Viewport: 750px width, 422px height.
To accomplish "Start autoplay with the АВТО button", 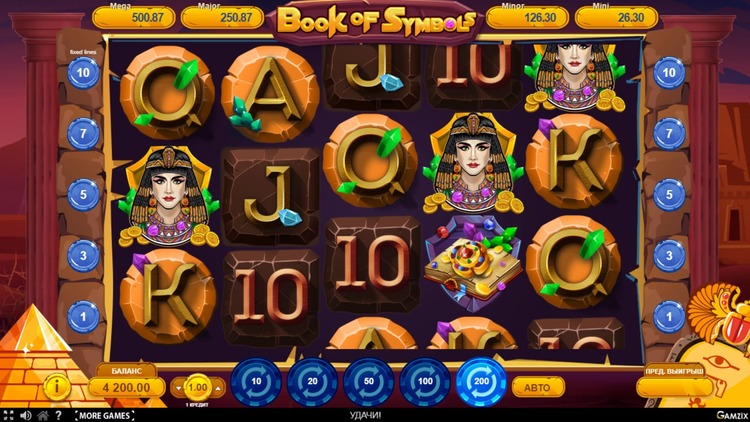I will [538, 385].
